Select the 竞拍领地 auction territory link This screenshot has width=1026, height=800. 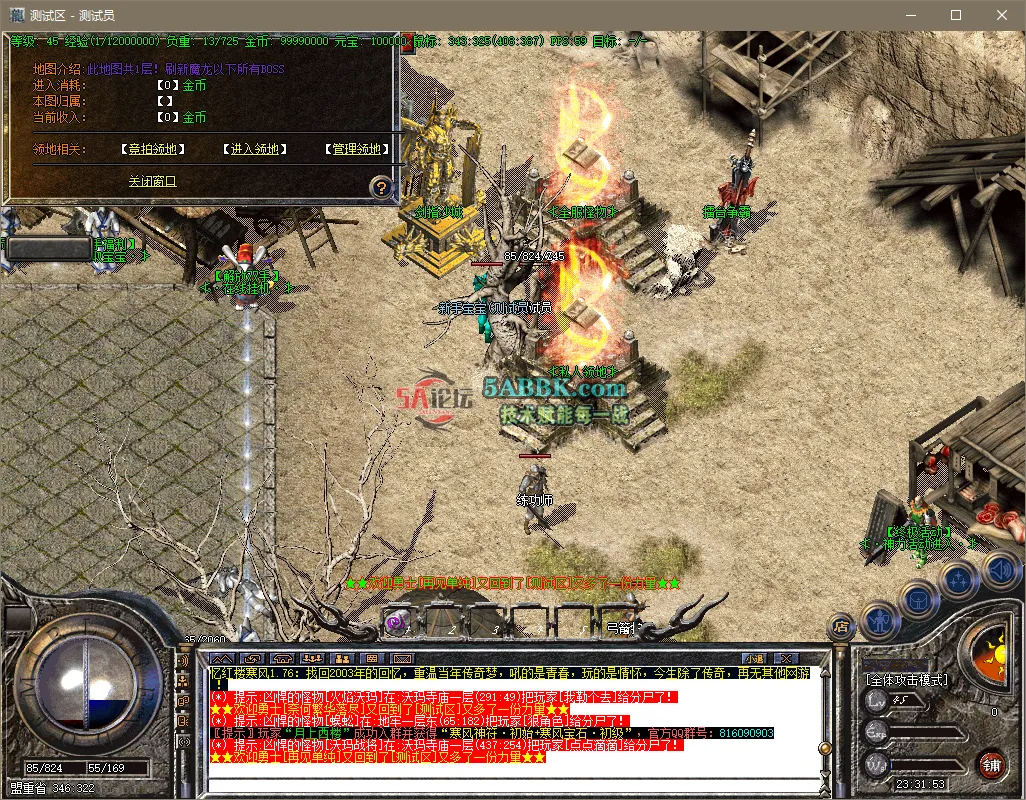point(153,149)
